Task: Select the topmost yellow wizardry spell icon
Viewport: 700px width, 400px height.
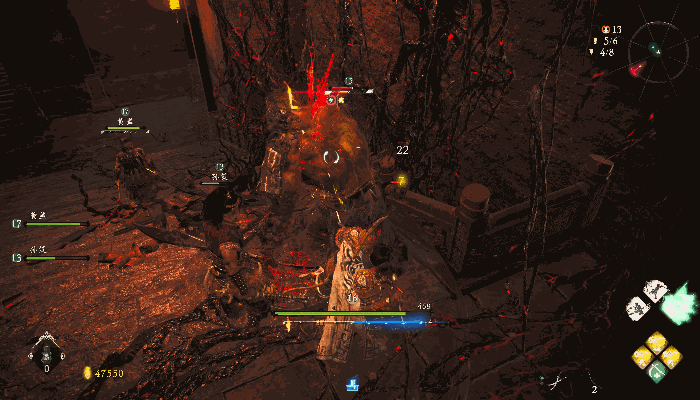Action: click(x=657, y=341)
